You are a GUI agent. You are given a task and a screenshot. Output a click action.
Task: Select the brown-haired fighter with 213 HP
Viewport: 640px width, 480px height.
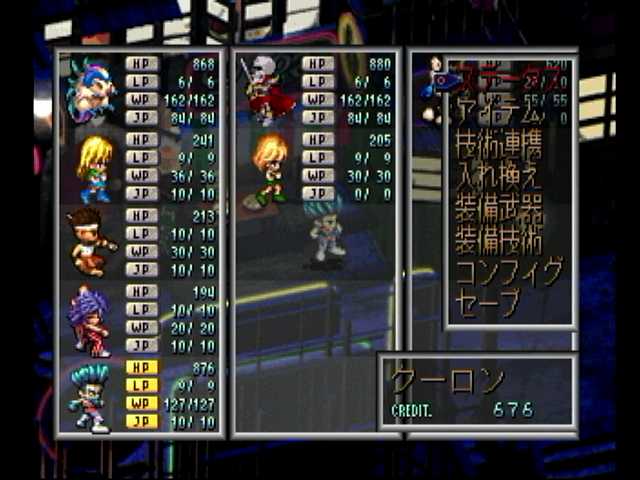[x=90, y=241]
